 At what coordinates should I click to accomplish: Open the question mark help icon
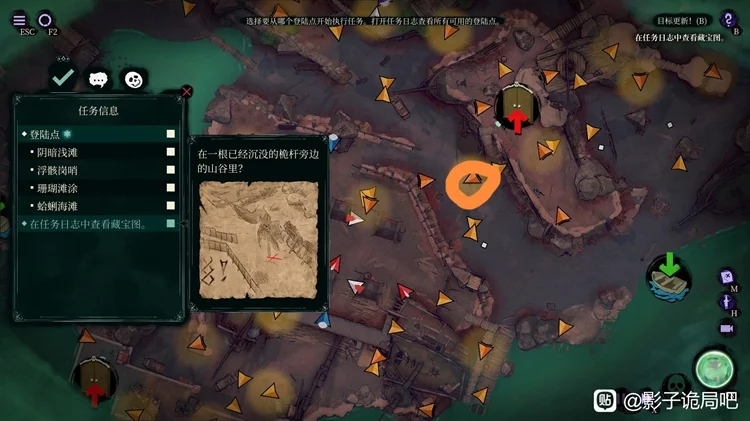coord(728,20)
